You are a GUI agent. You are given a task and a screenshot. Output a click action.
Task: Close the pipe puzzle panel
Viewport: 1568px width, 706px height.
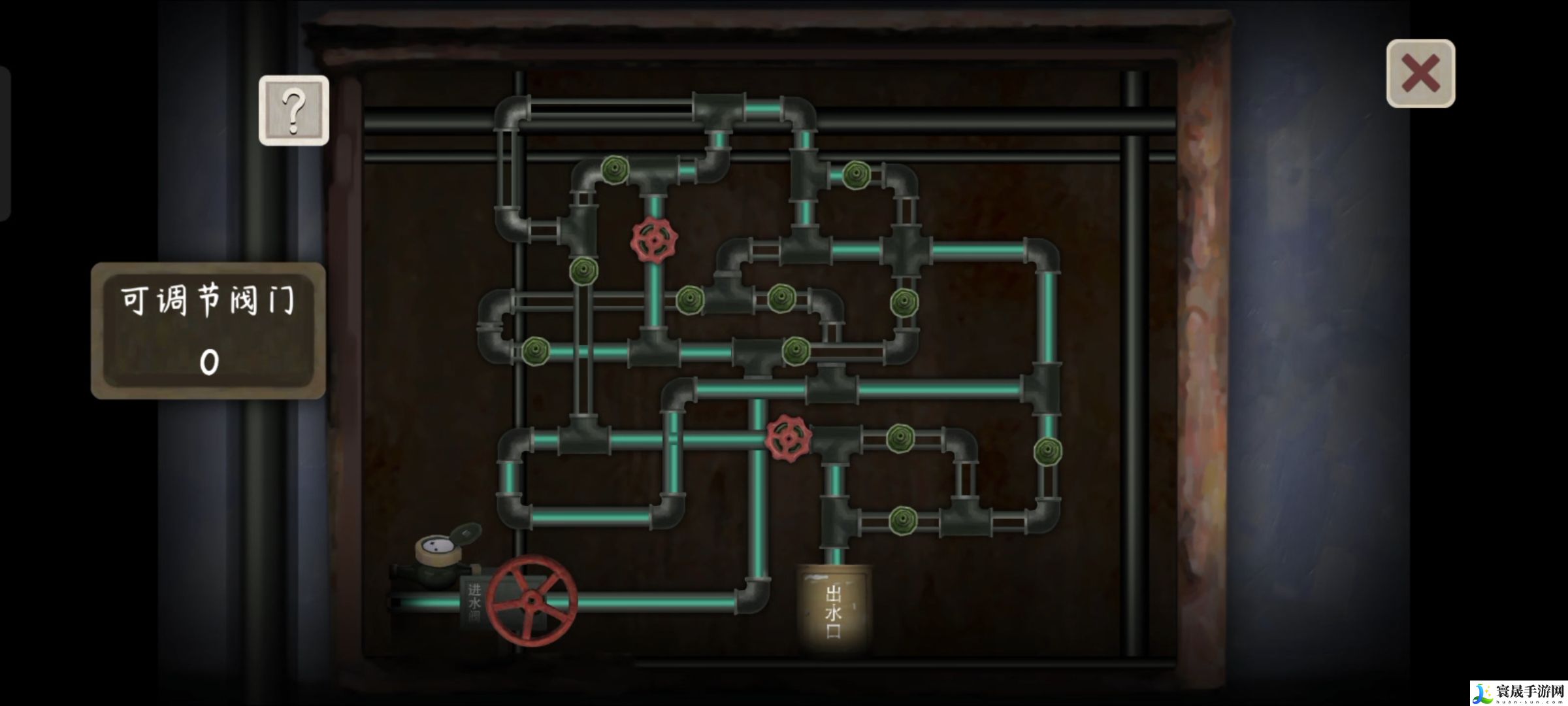click(1420, 73)
